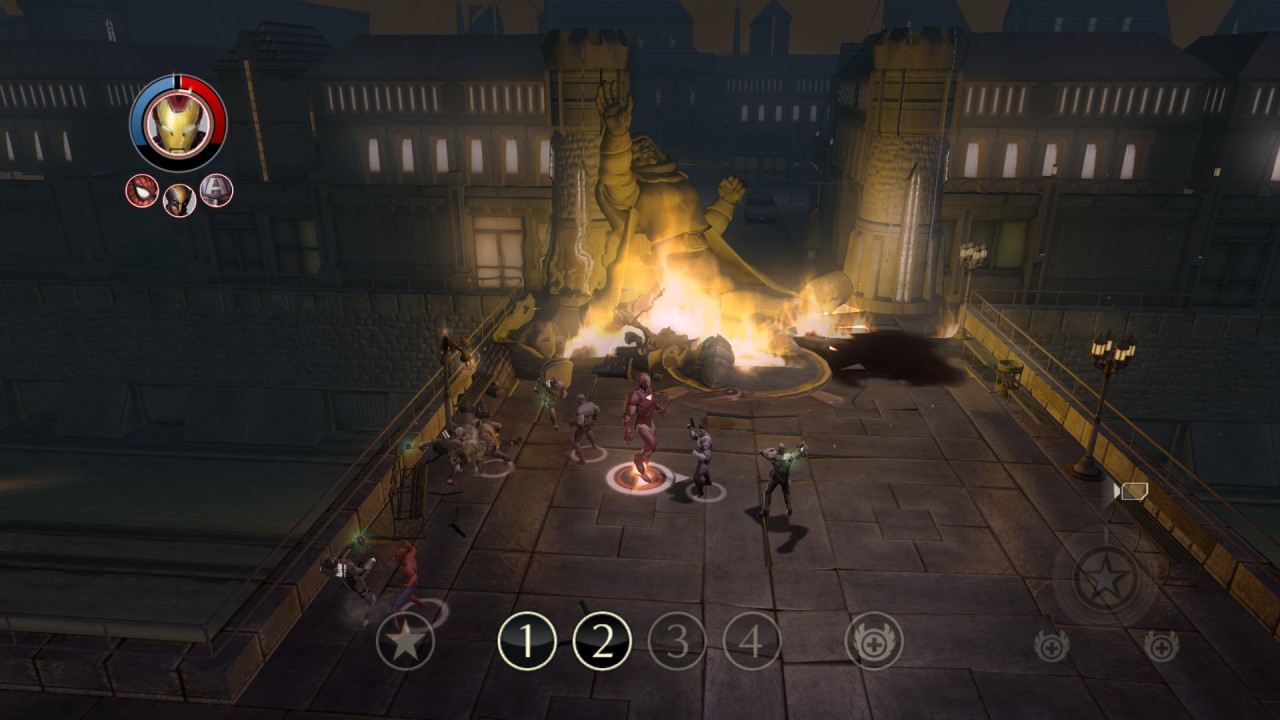Switch to Captain America's portrait
1280x720 pixels.
(216, 190)
